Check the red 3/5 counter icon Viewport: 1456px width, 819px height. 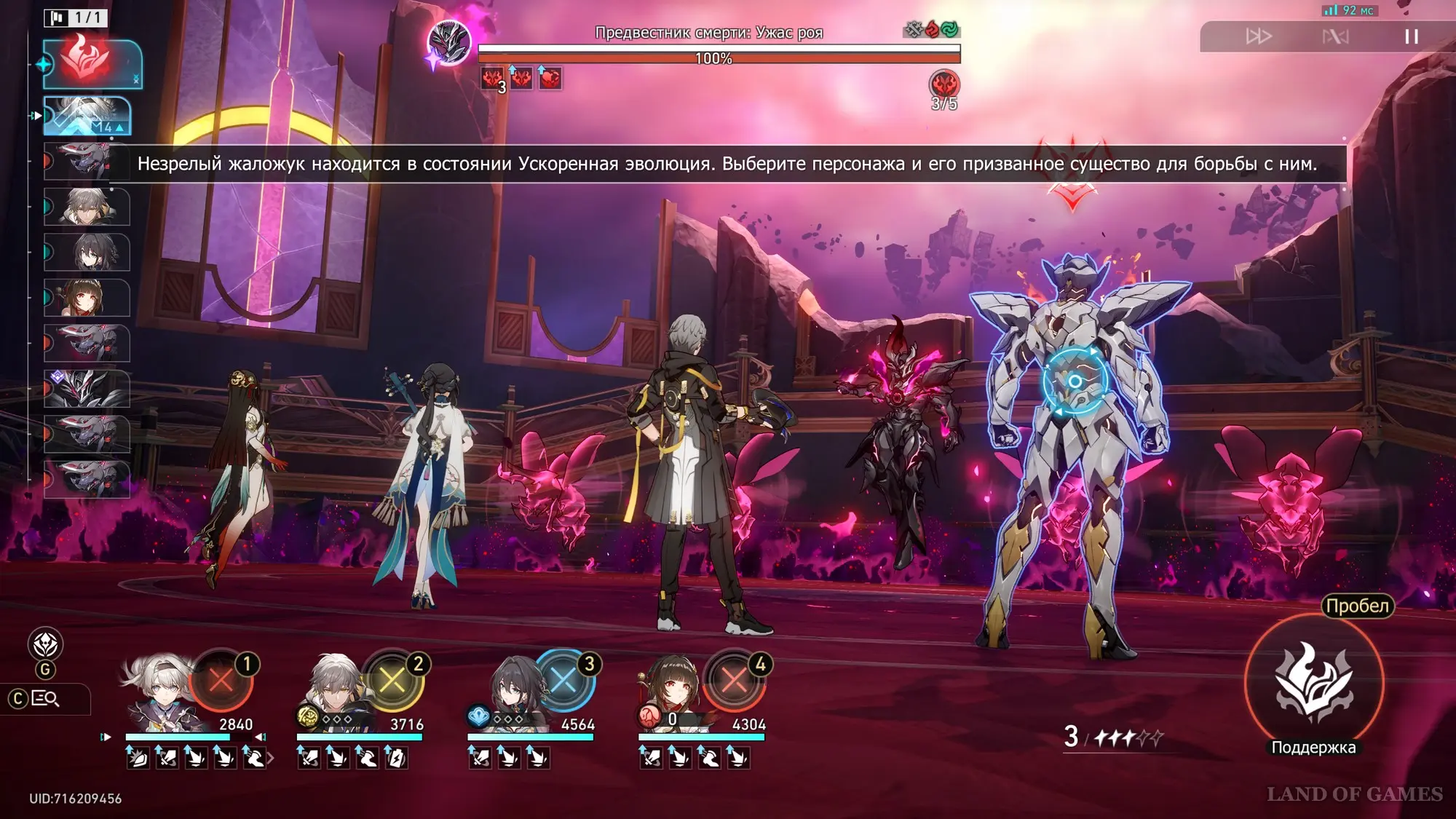coord(944,85)
